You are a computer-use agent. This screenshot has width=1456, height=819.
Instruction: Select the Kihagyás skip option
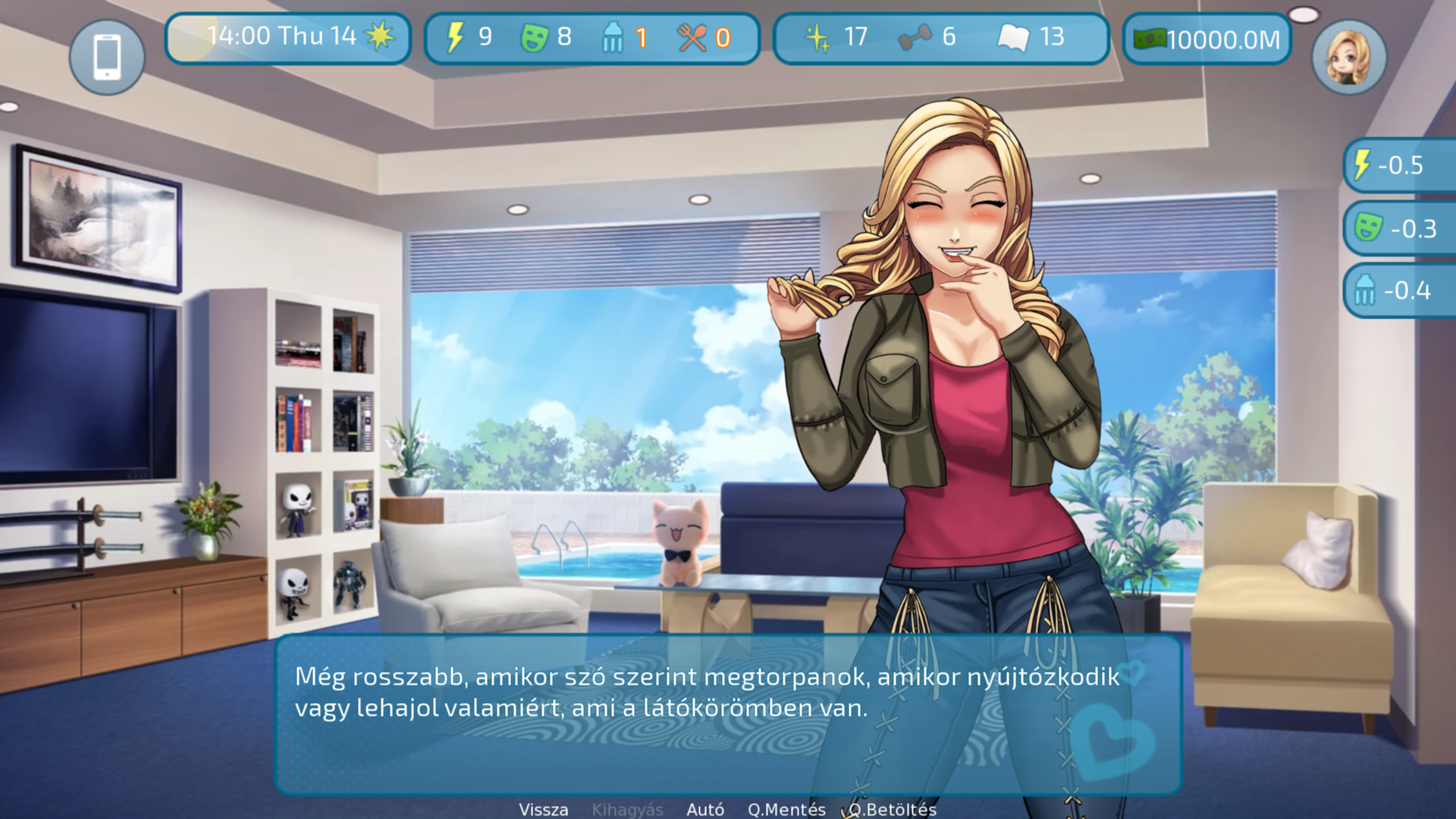coord(627,809)
